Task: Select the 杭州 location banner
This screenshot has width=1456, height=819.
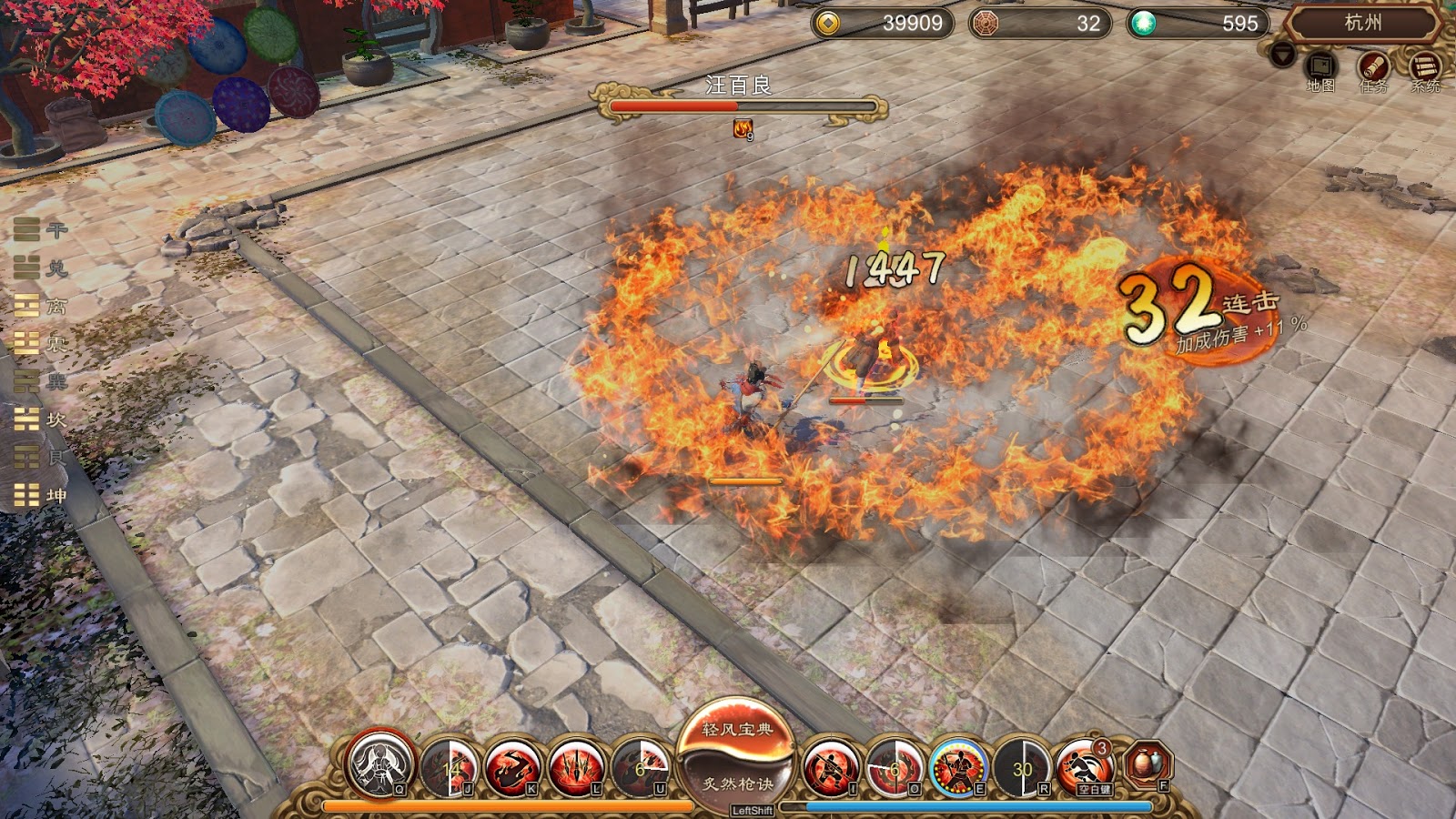Action: pos(1362,24)
